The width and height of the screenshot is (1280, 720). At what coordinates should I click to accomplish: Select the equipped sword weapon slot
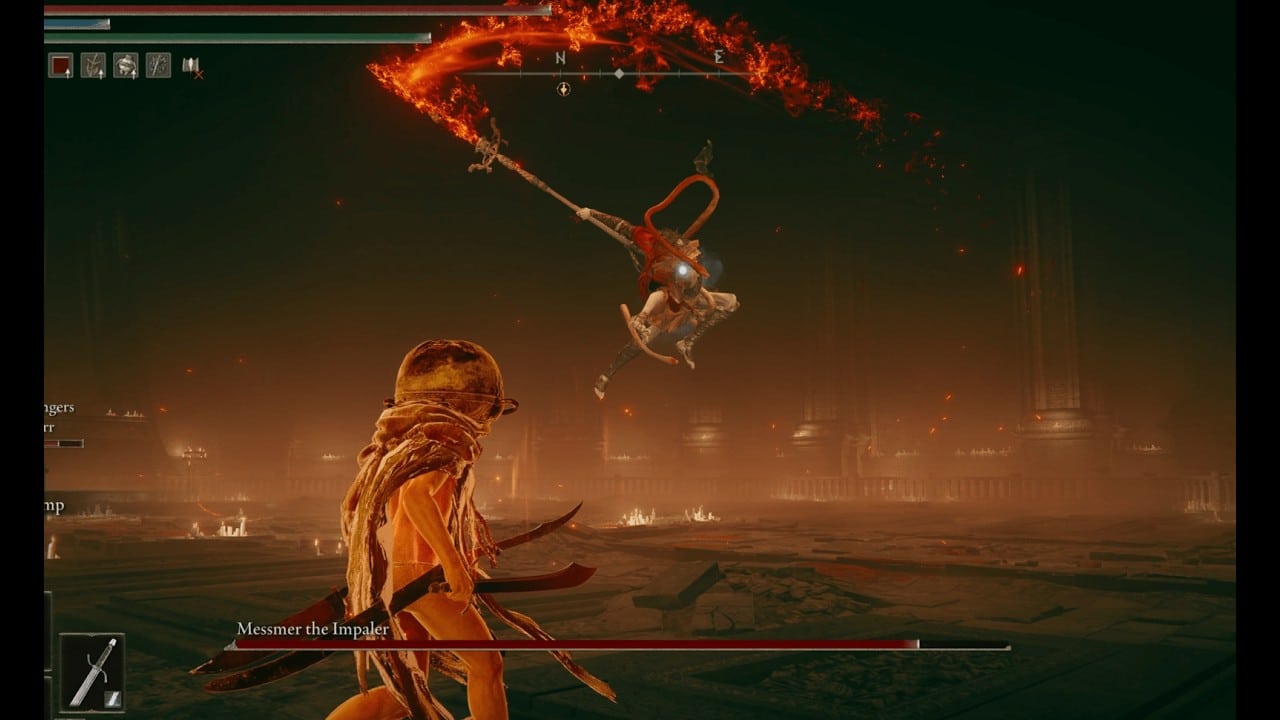click(92, 672)
